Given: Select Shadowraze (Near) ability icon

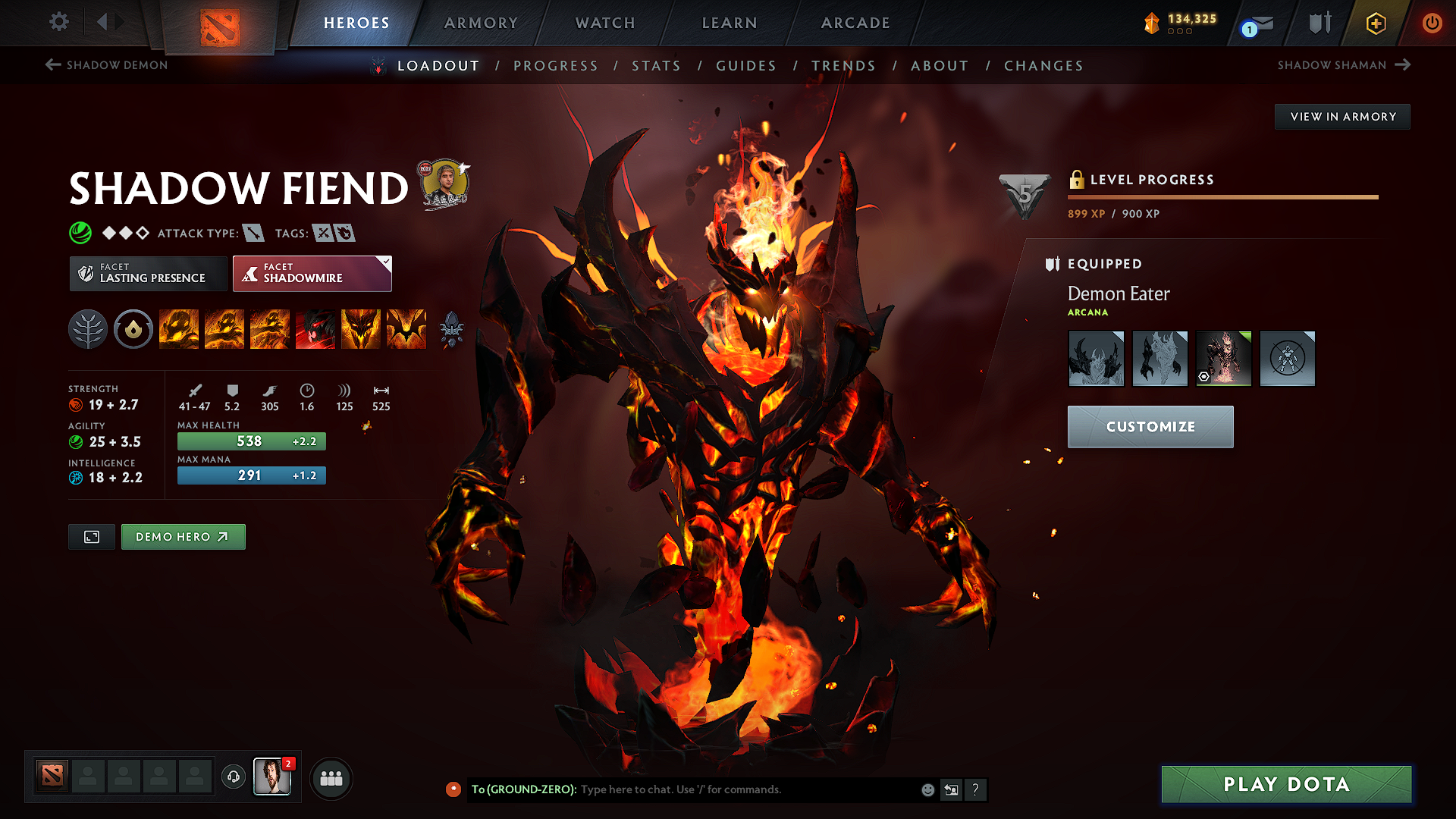Looking at the screenshot, I should (179, 329).
